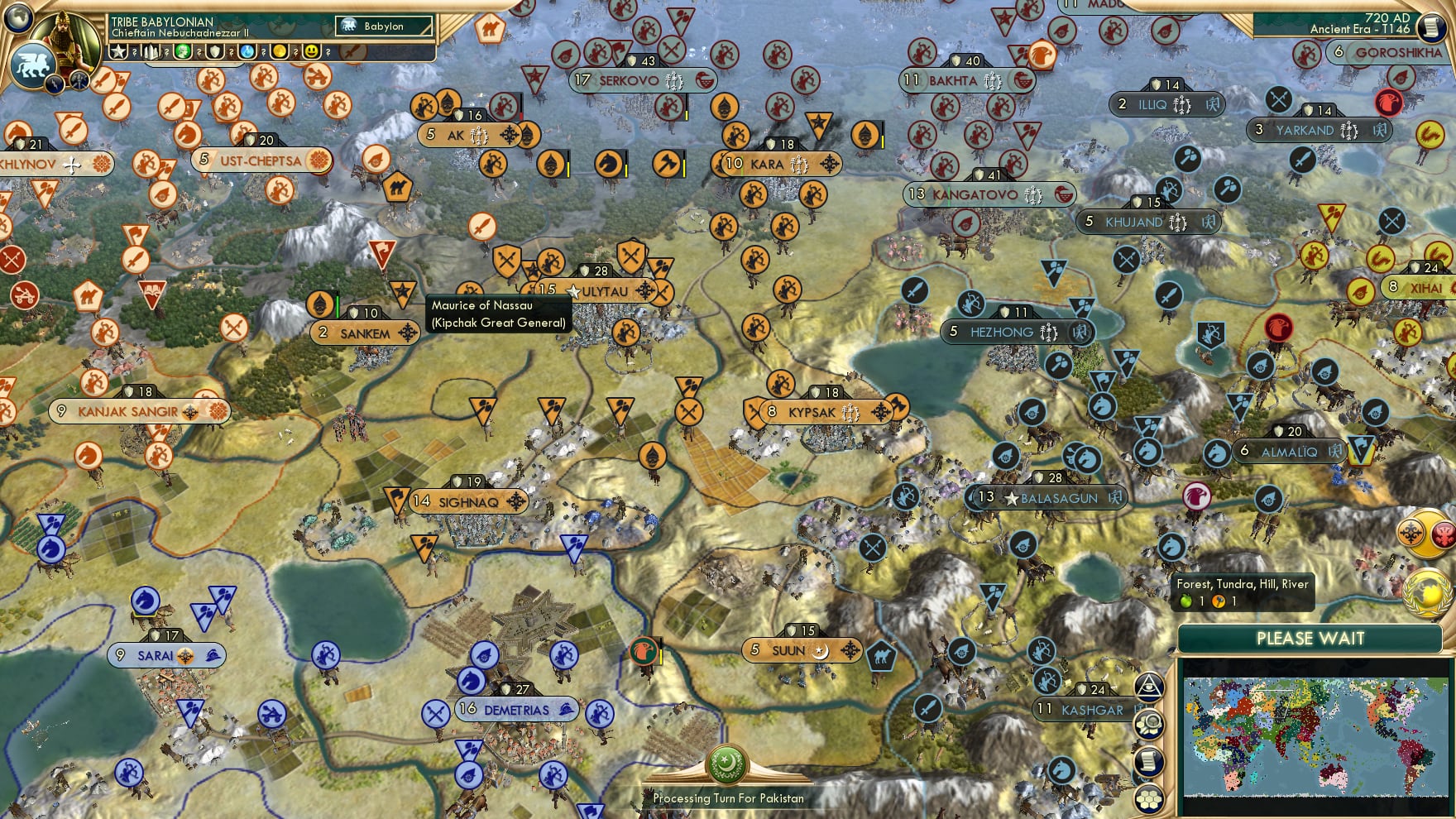This screenshot has height=819, width=1456.
Task: Toggle the hex grid icon beside minimap
Action: (x=1149, y=798)
